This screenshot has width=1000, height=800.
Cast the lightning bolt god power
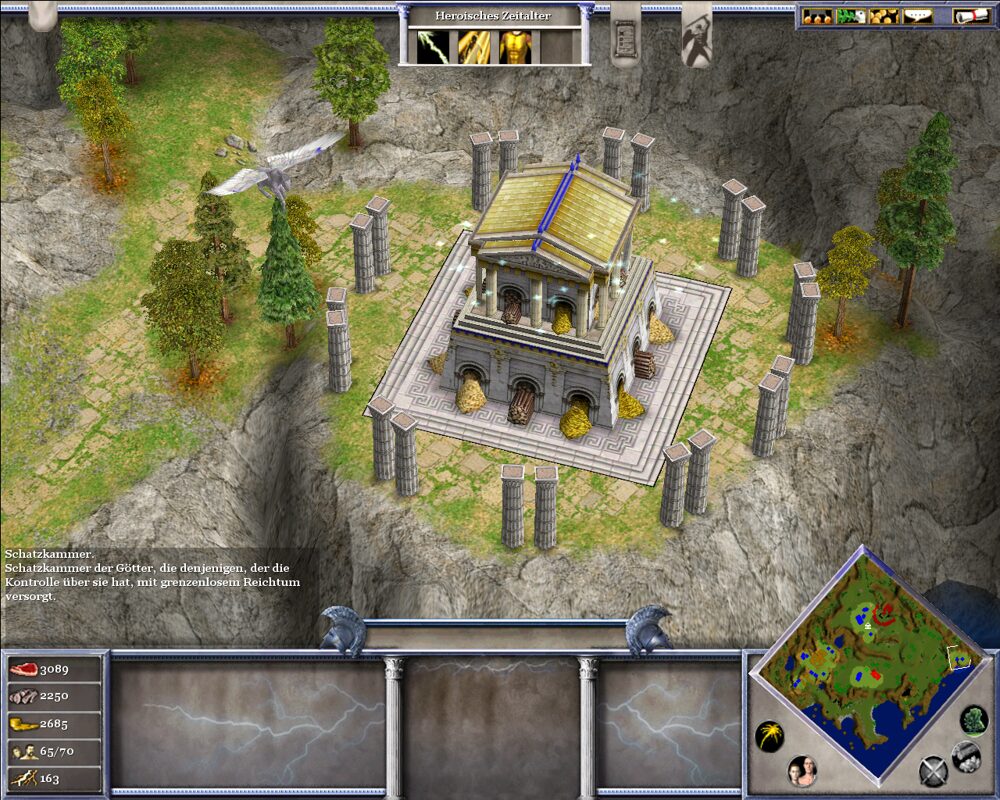432,47
